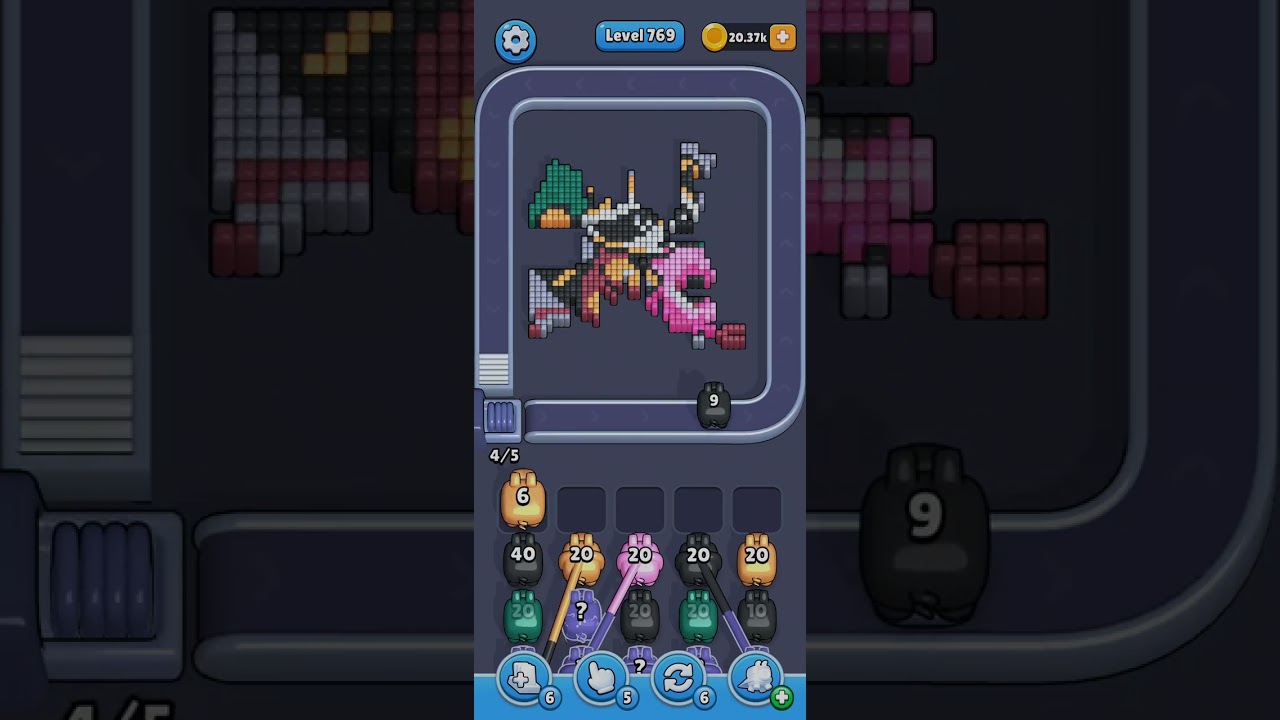Screen dimensions: 1280x720
Task: Pick the black shooter numbered 40
Action: click(x=522, y=560)
